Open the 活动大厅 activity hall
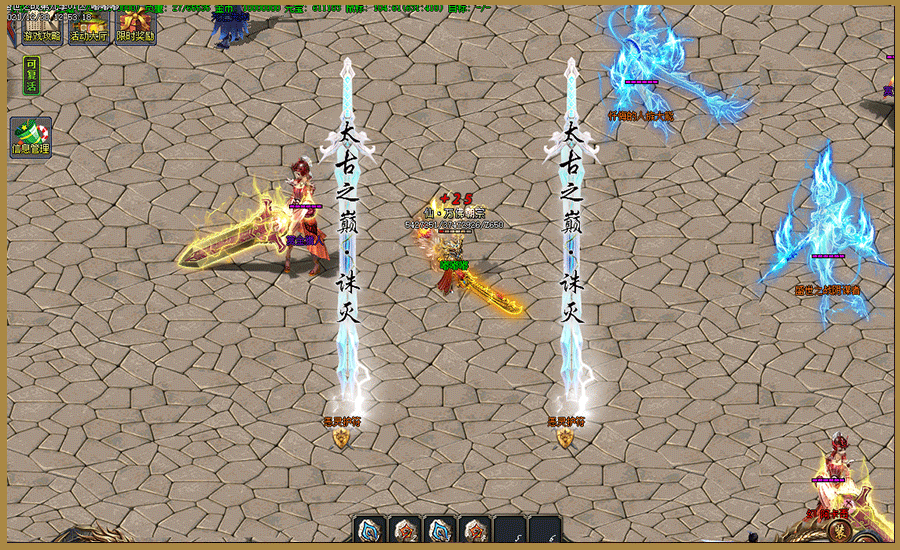This screenshot has width=900, height=550. coord(89,28)
